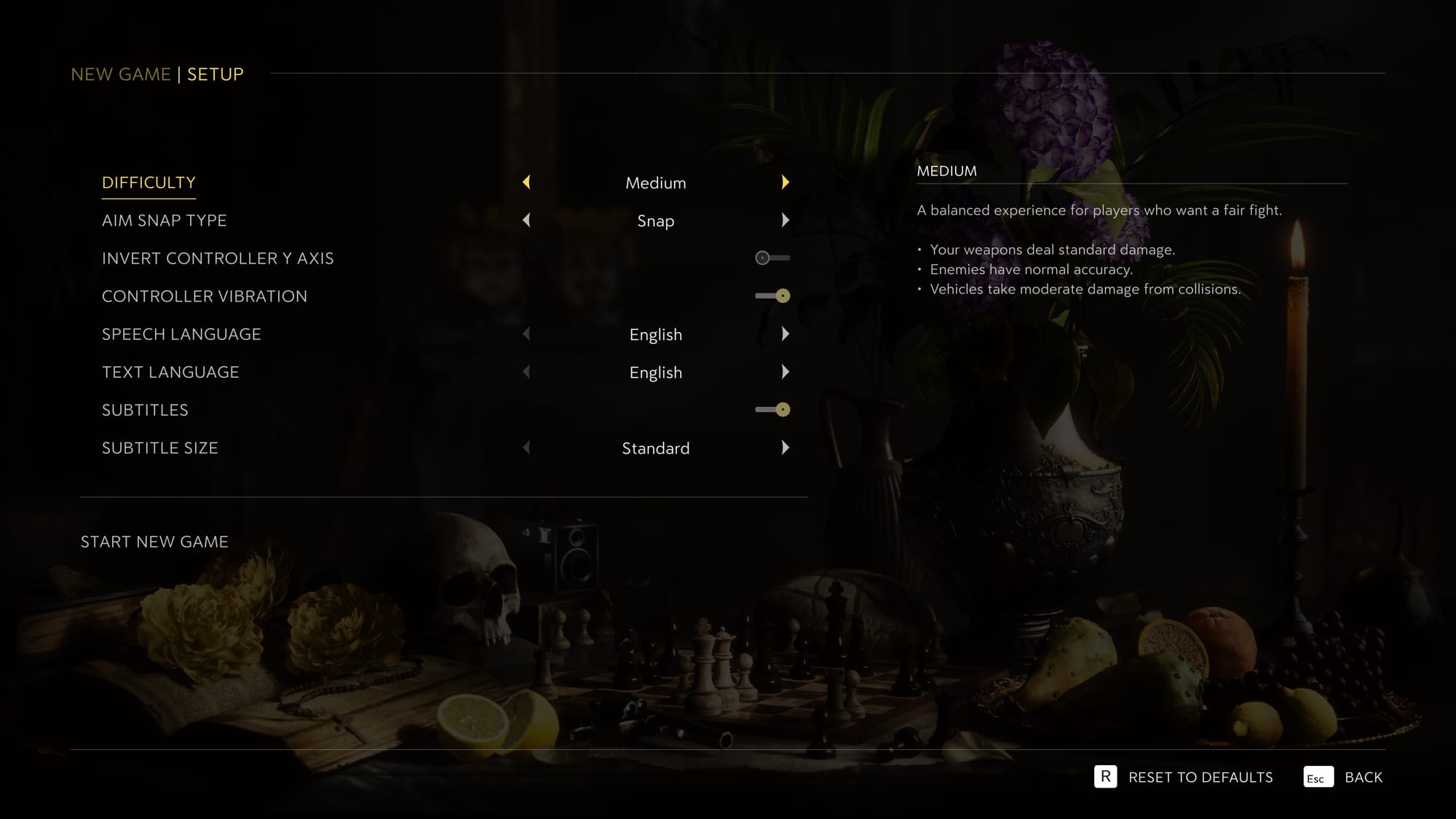Click the R key prompt icon

pyautogui.click(x=1107, y=777)
